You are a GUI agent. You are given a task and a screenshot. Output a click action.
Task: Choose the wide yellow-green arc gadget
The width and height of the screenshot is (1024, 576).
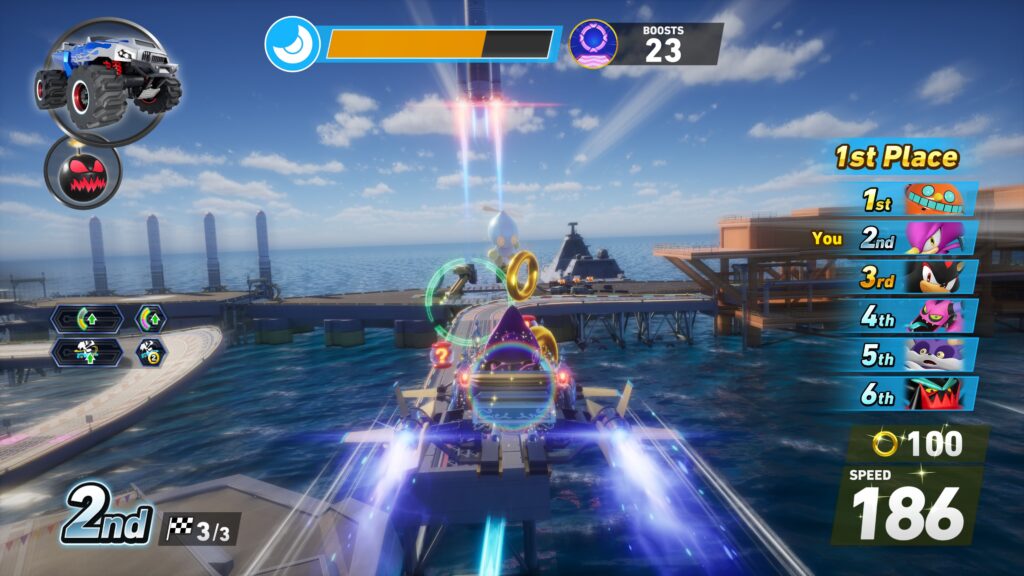tap(88, 319)
